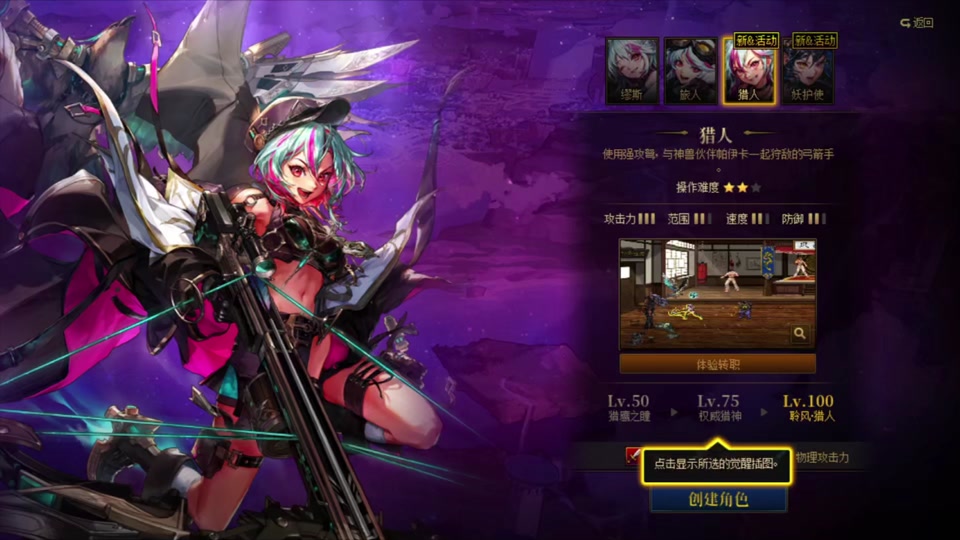Create the character with 创建角色
The height and width of the screenshot is (540, 960).
point(718,499)
